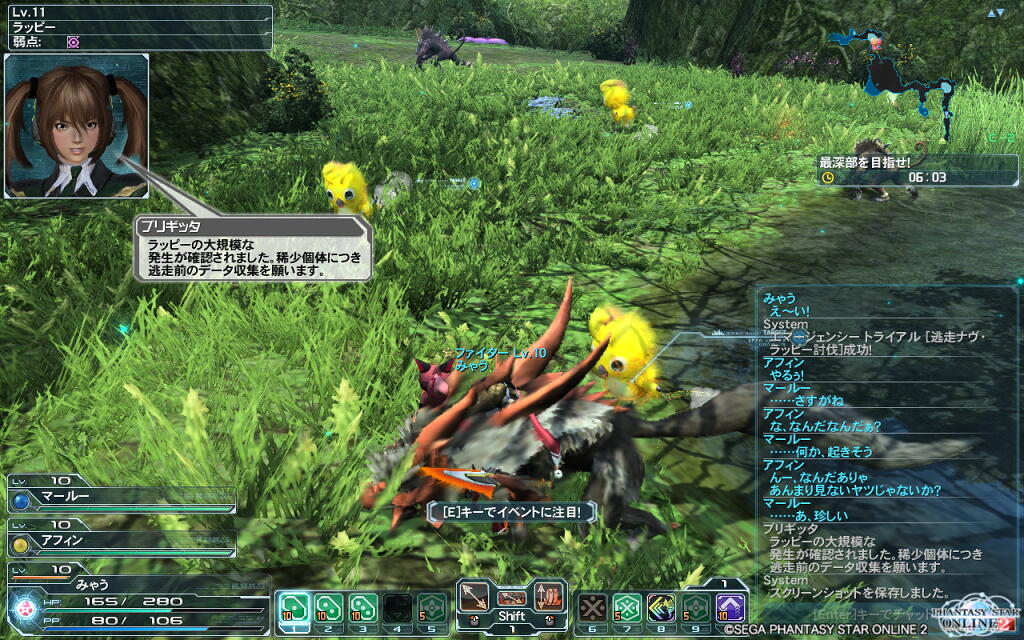The width and height of the screenshot is (1024, 640).
Task: Select the middle weapon palette icon above Shift
Action: [x=511, y=598]
